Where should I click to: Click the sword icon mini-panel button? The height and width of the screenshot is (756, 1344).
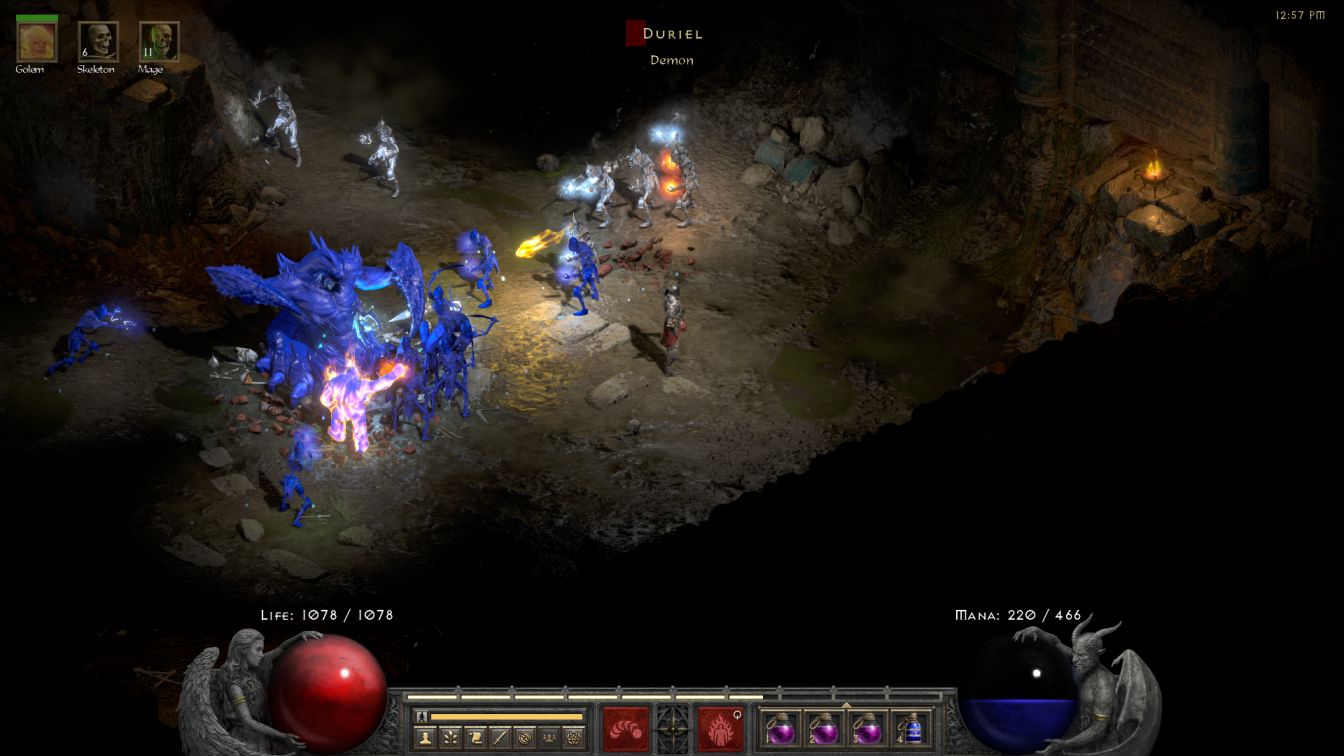point(500,738)
